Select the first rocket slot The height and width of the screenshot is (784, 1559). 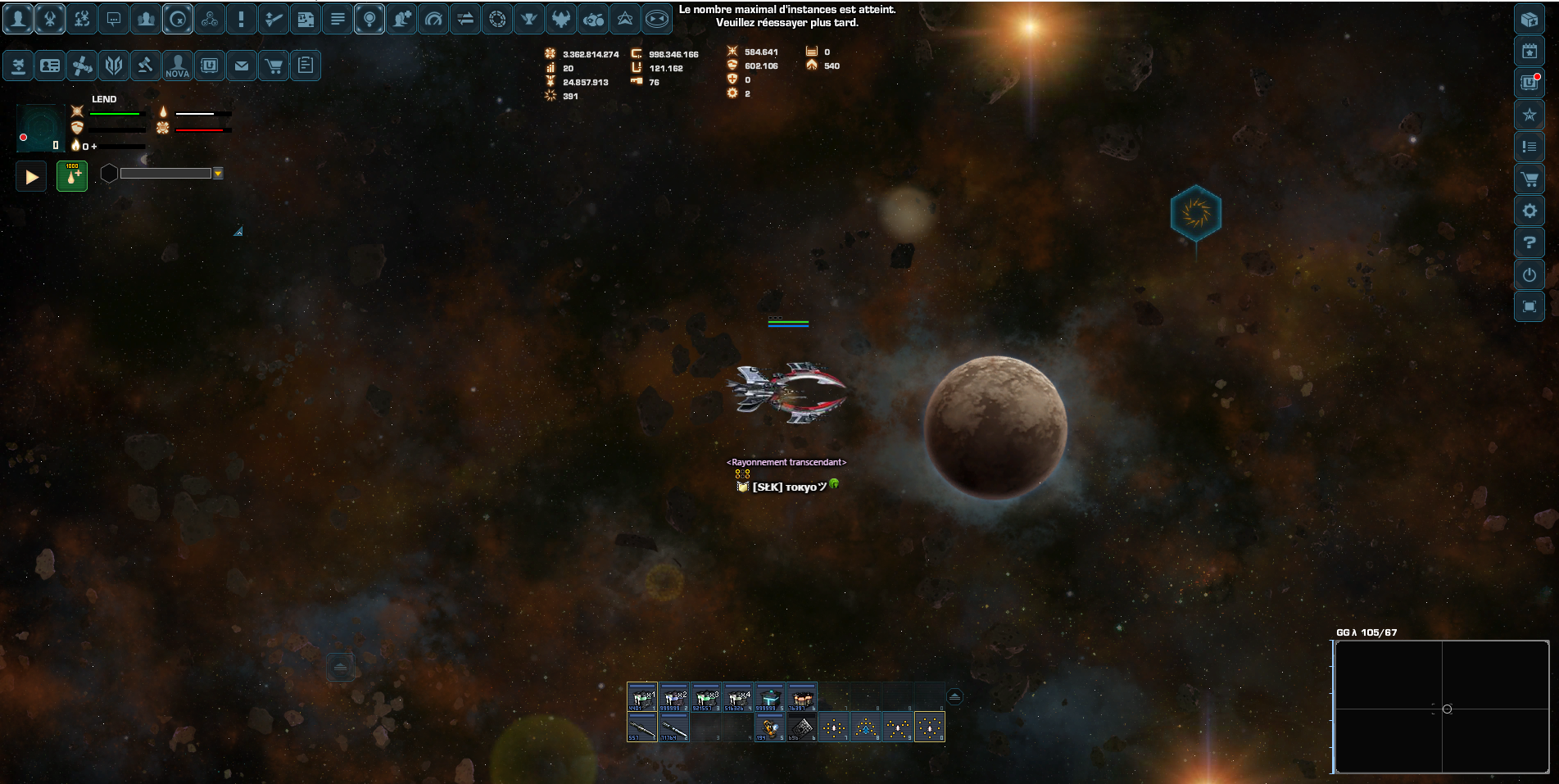pos(641,727)
